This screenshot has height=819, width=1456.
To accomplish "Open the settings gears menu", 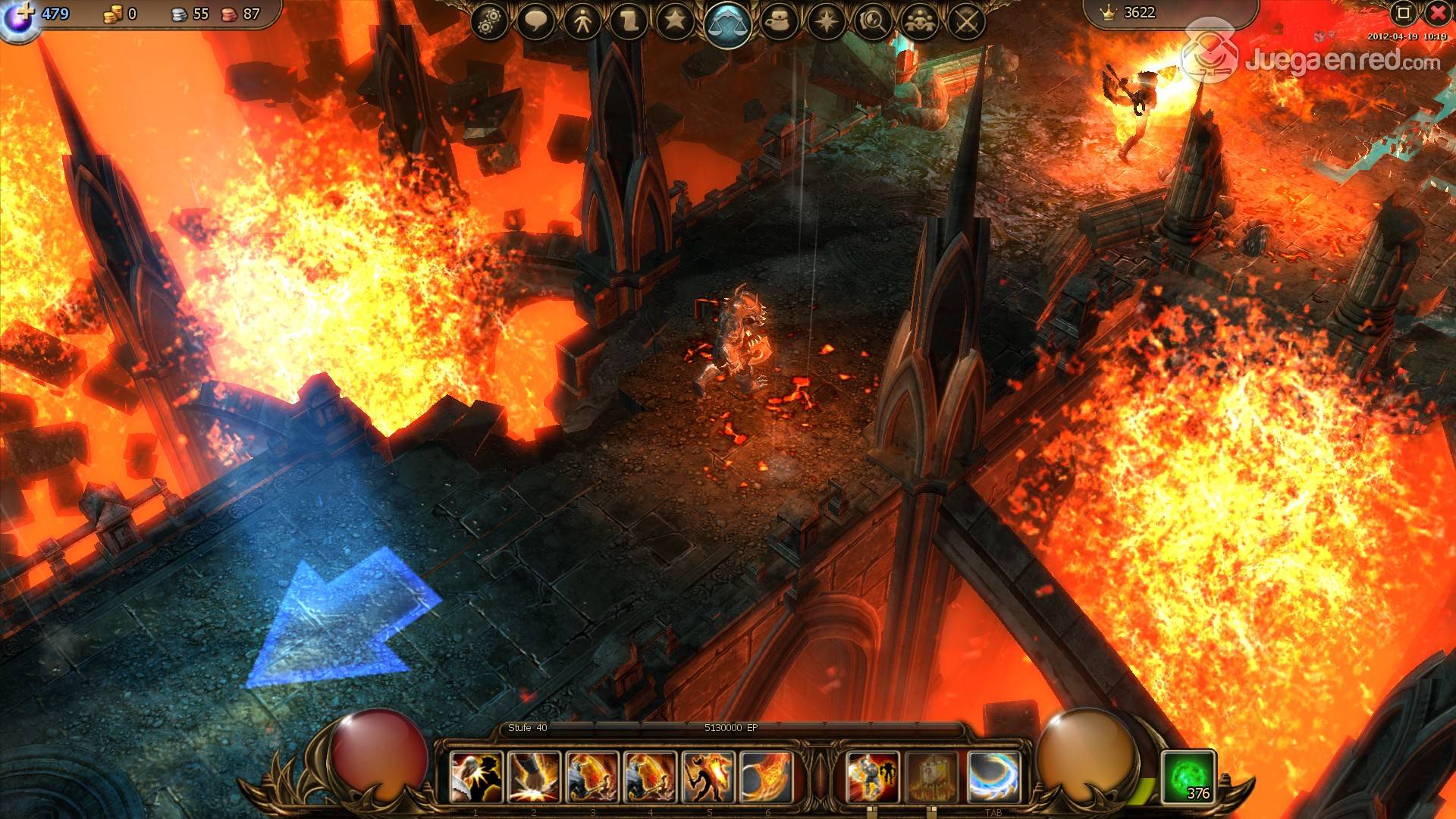I will pyautogui.click(x=490, y=22).
